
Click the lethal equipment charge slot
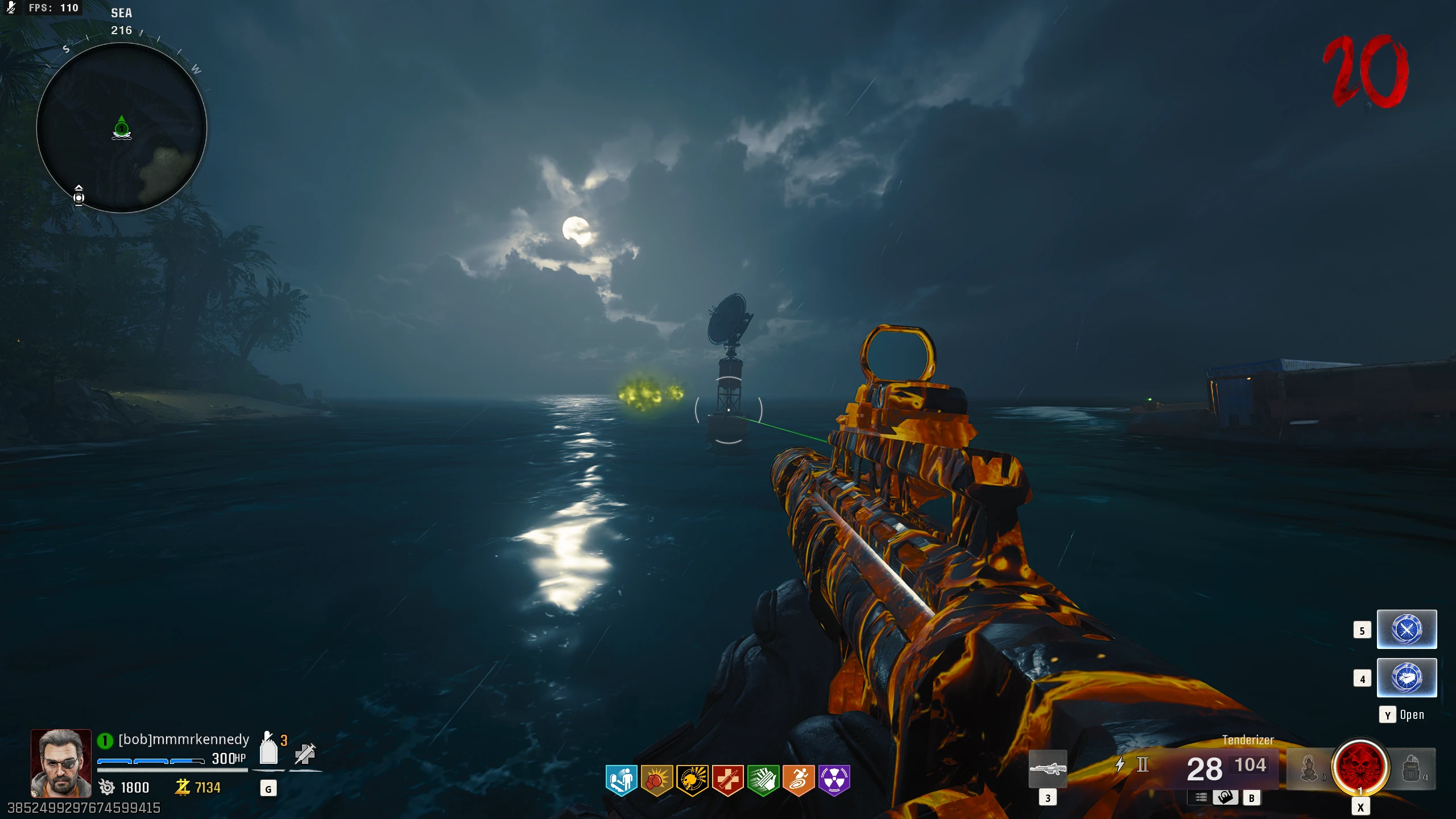[1411, 768]
